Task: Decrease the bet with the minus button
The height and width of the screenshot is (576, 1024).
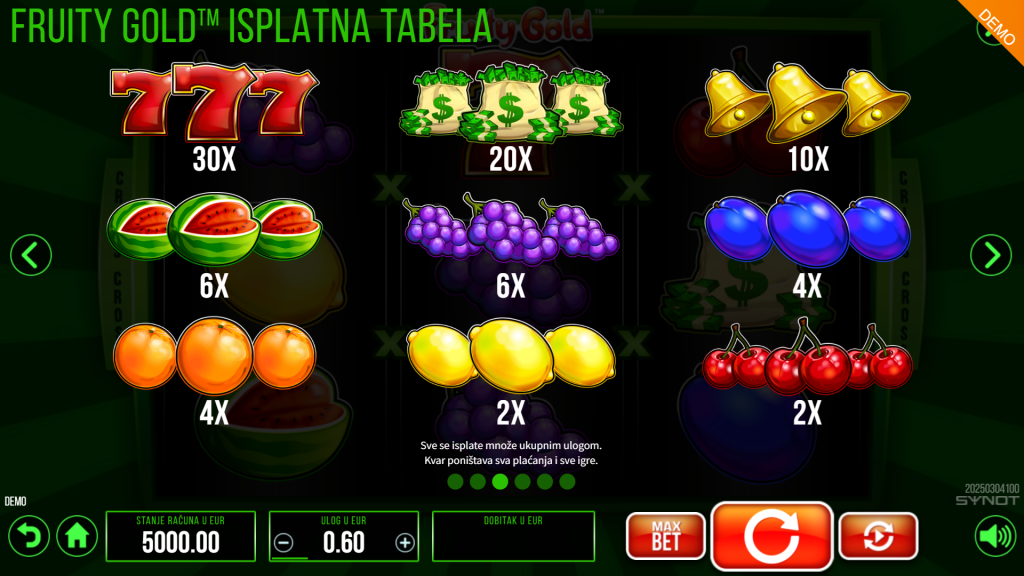Action: (284, 543)
